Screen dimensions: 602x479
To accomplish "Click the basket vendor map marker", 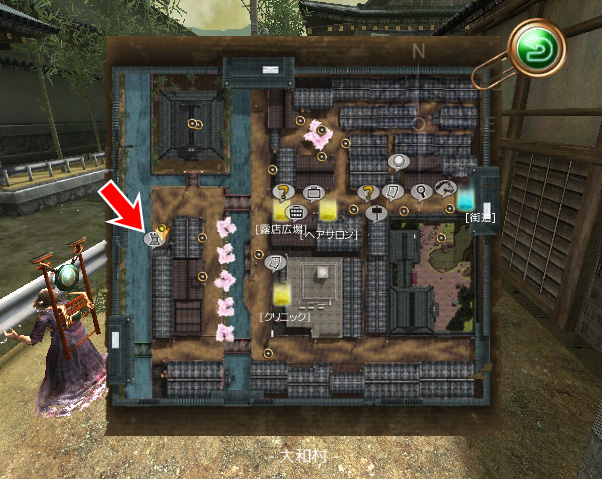I will click(x=296, y=212).
